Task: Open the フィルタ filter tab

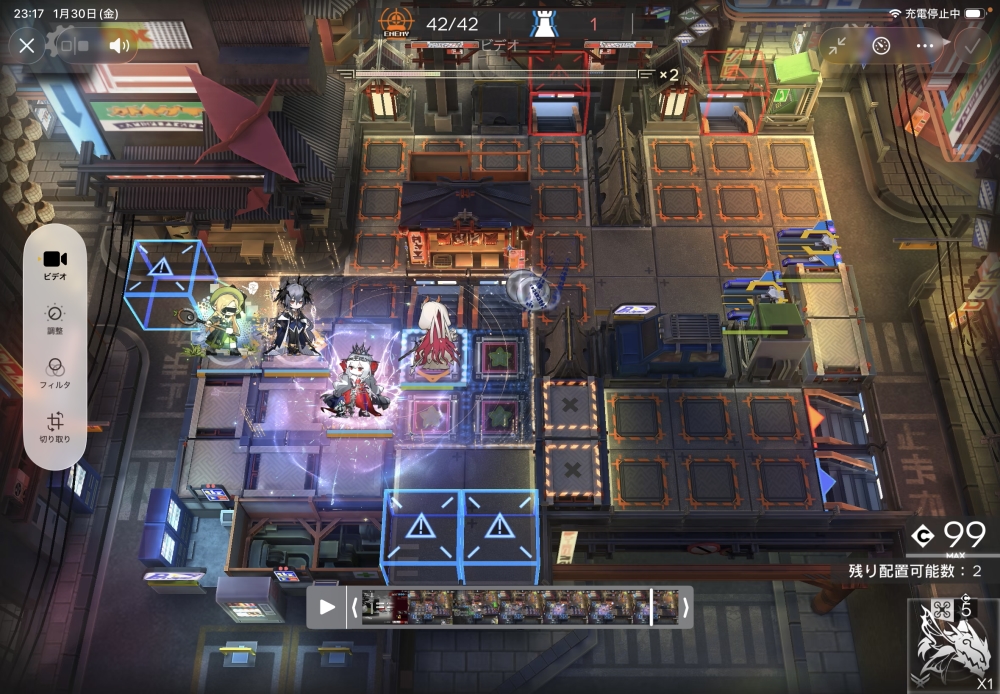Action: (55, 372)
